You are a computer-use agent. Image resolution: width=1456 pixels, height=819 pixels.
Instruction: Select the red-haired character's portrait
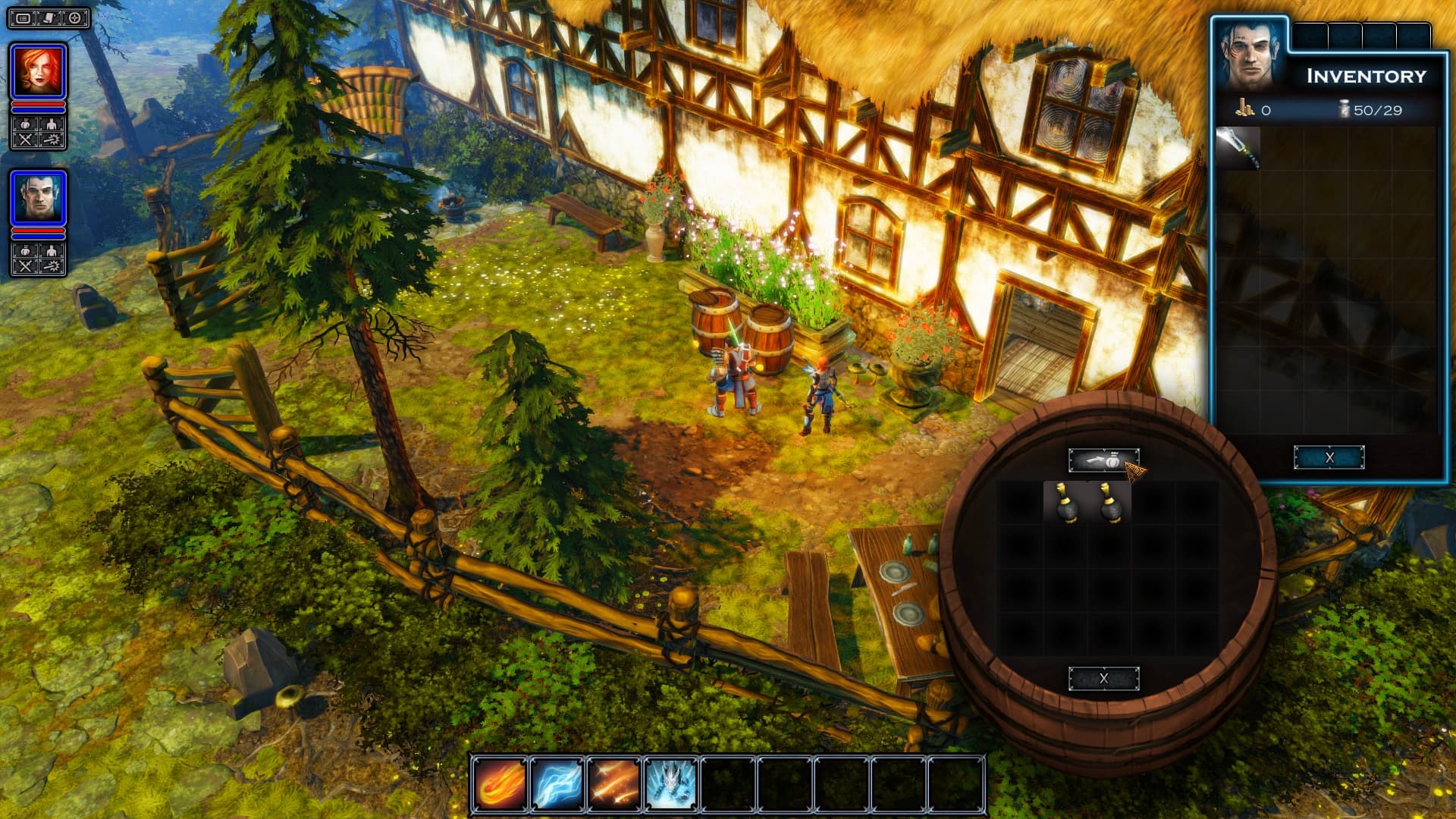click(x=38, y=71)
